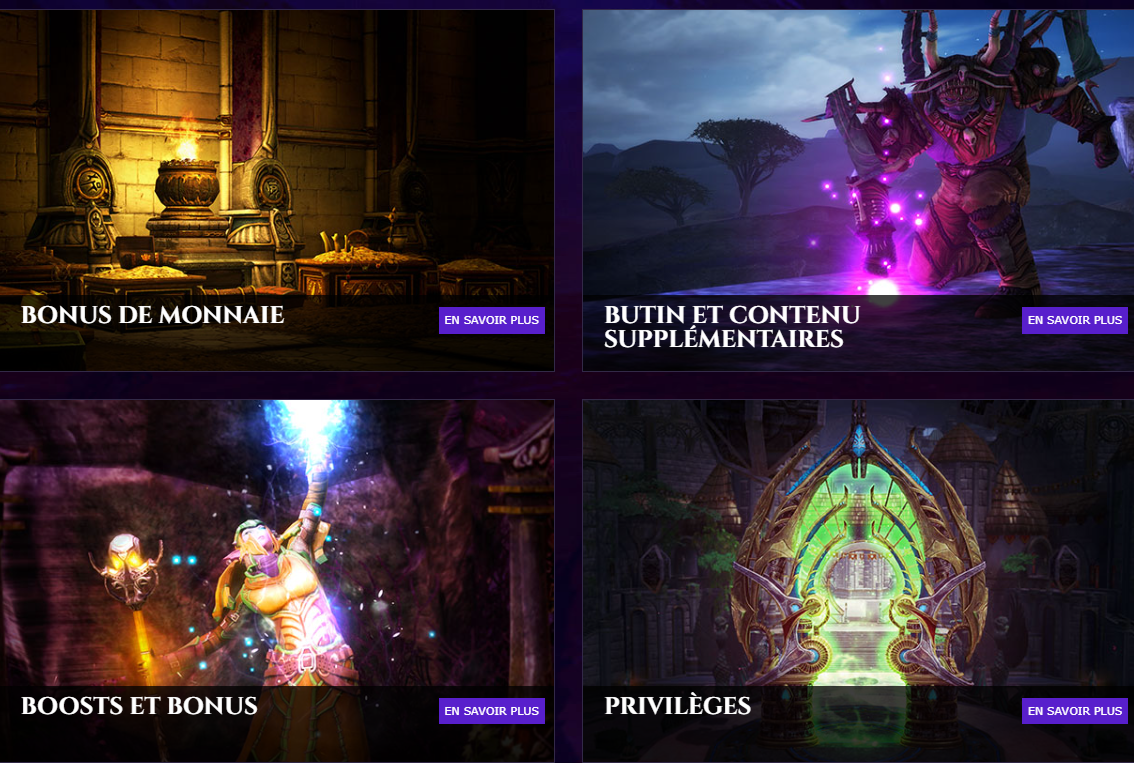Image resolution: width=1134 pixels, height=763 pixels.
Task: Open En Savoir Plus for Butin et Contenu Supplémentaires
Action: (1074, 320)
